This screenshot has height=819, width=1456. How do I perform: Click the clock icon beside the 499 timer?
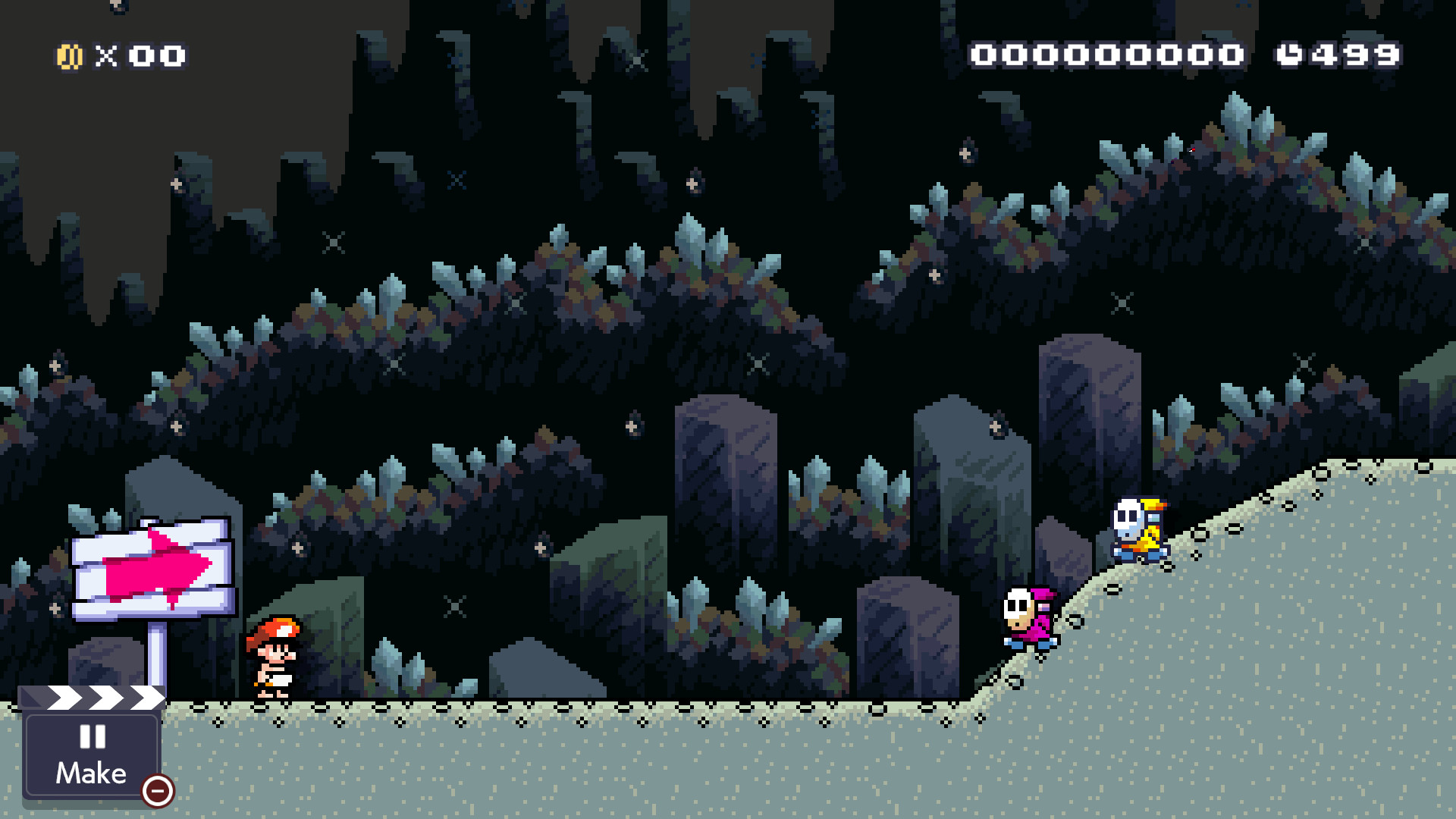click(1290, 53)
